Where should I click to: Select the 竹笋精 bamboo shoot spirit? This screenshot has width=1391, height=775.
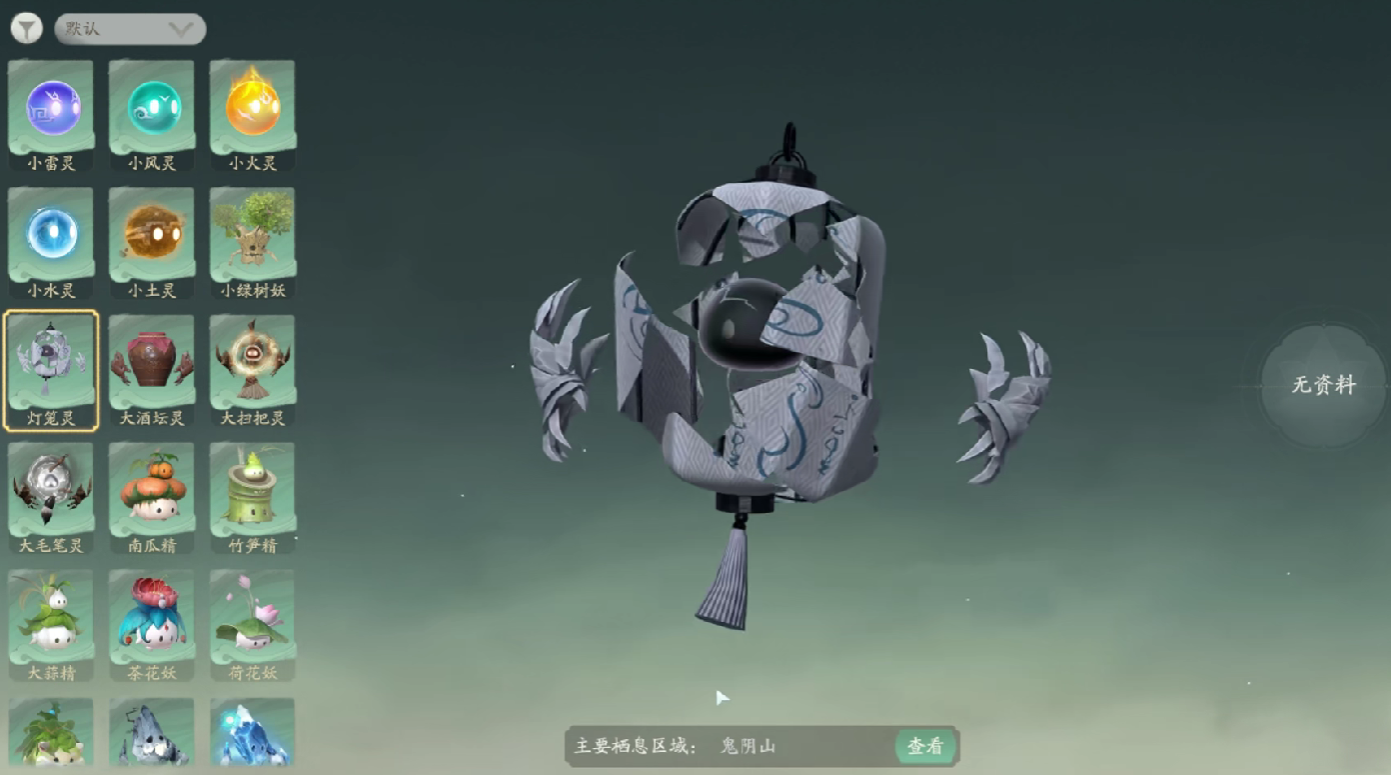[252, 488]
